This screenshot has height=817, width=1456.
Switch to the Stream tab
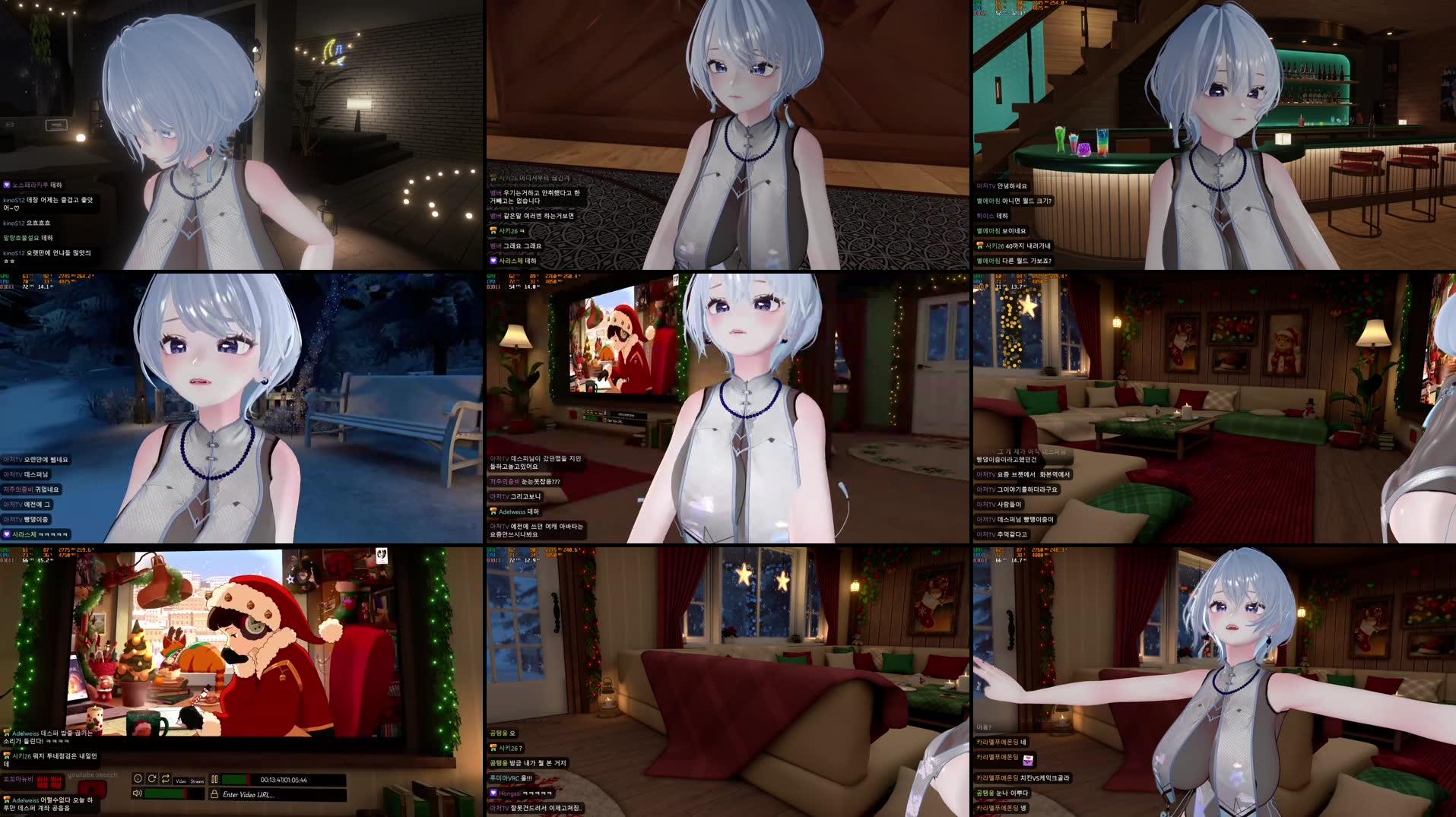tap(196, 781)
